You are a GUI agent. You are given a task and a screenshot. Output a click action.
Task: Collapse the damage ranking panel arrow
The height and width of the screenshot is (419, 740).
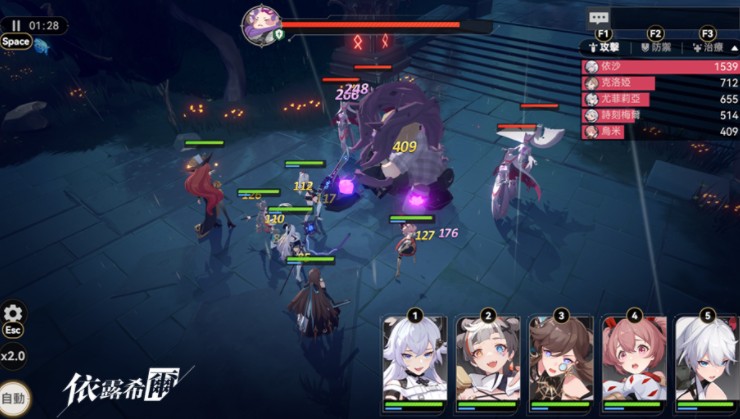point(735,47)
